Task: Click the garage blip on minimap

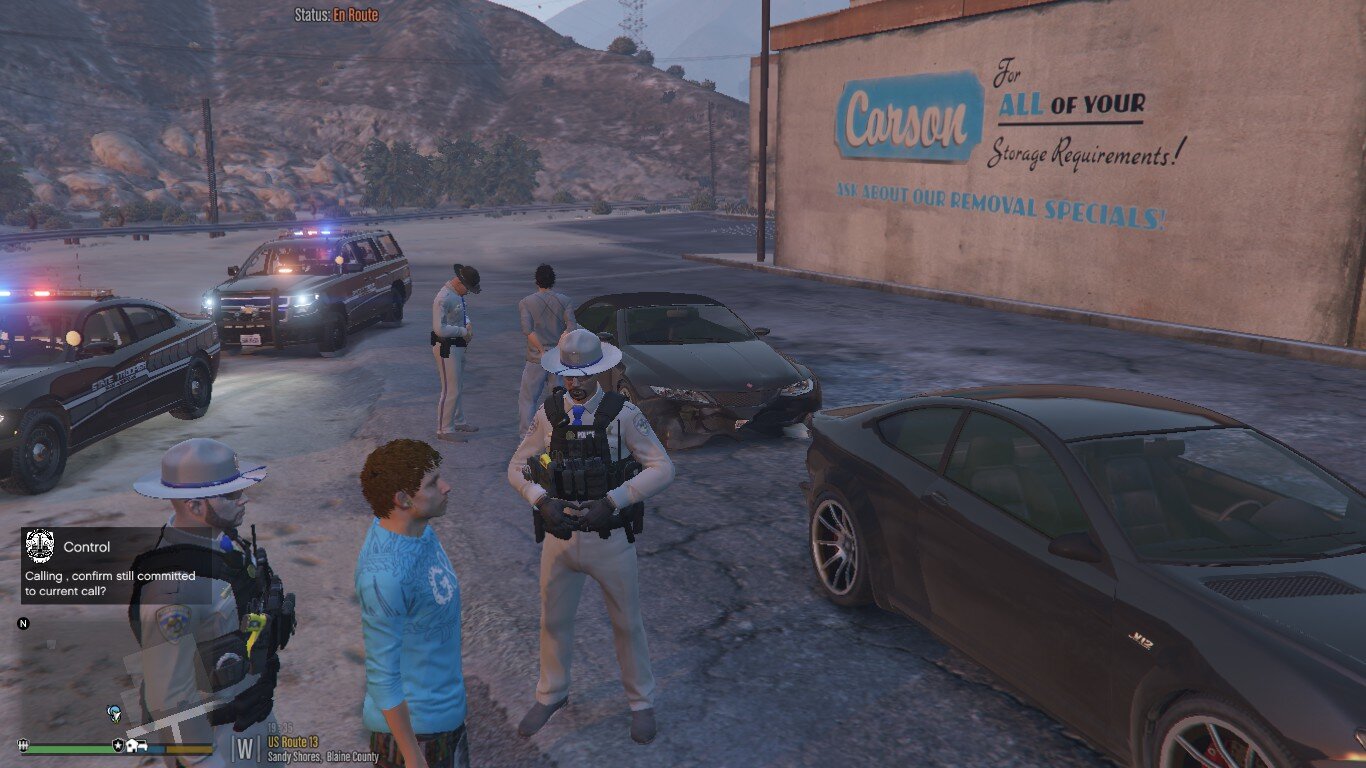Action: point(139,746)
